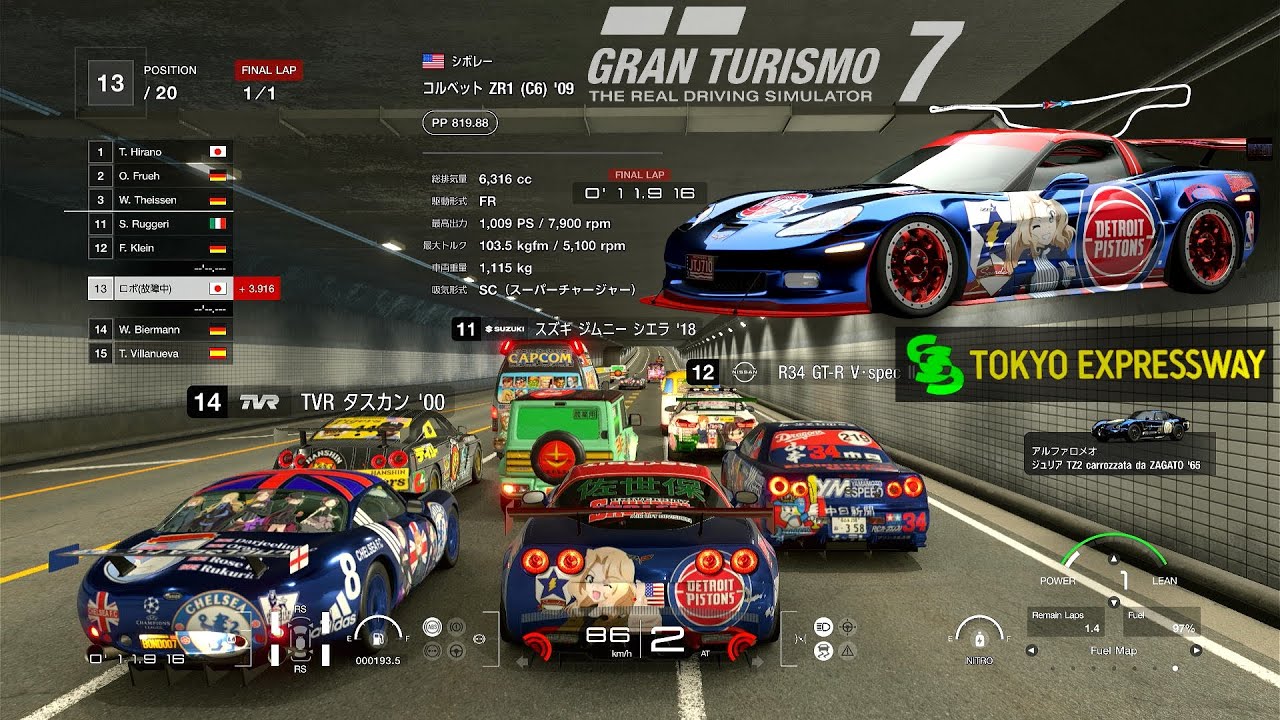Select the steering wheel assist icon

(457, 650)
